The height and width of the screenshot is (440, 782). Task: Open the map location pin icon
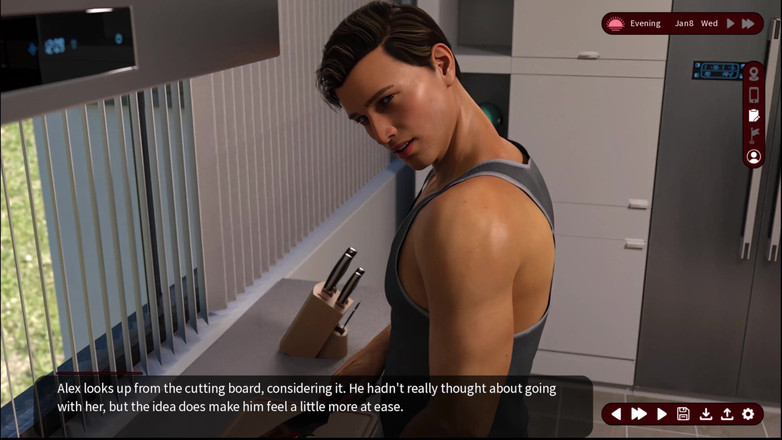[754, 75]
